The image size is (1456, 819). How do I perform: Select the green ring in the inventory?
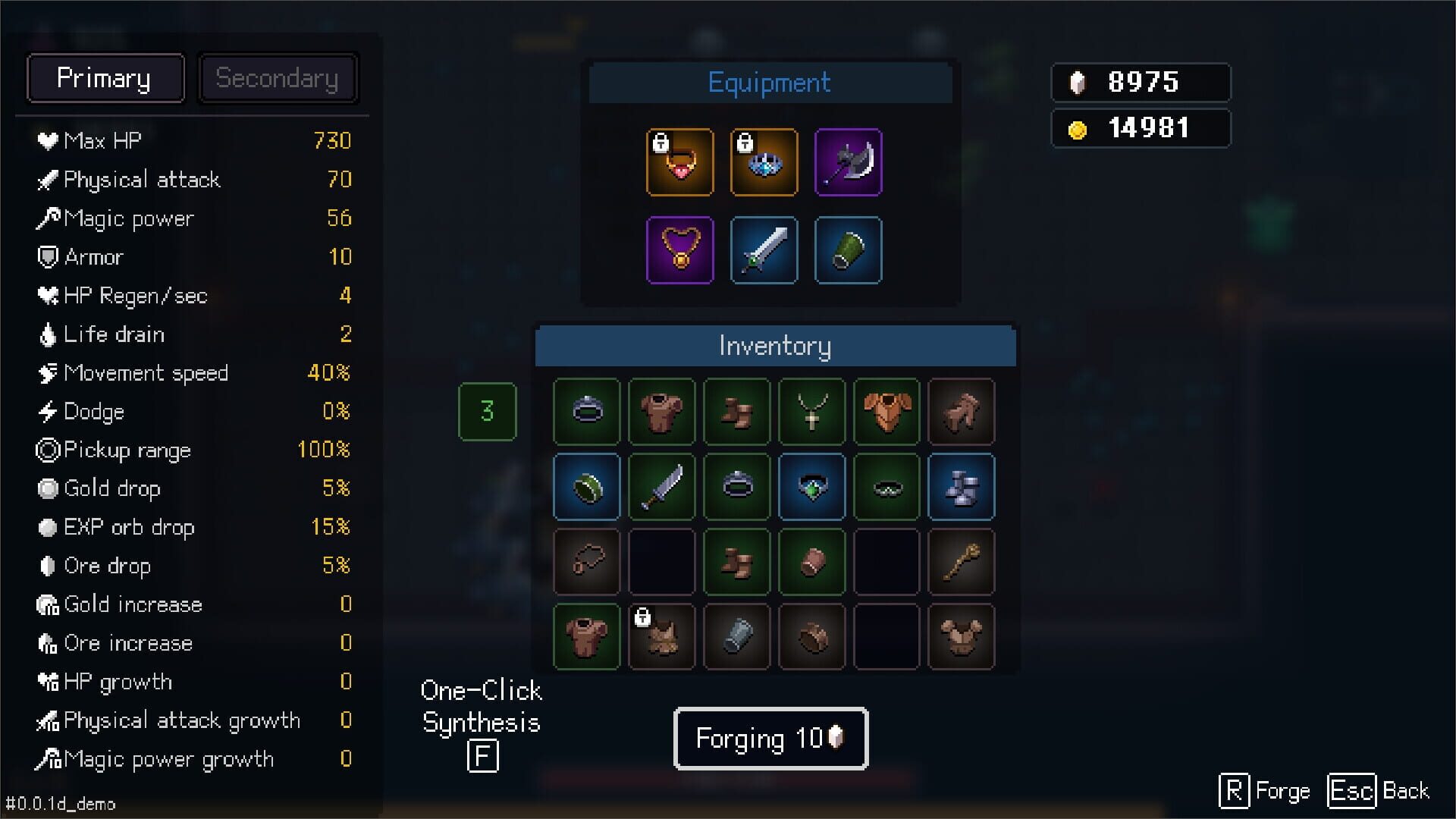(x=586, y=487)
